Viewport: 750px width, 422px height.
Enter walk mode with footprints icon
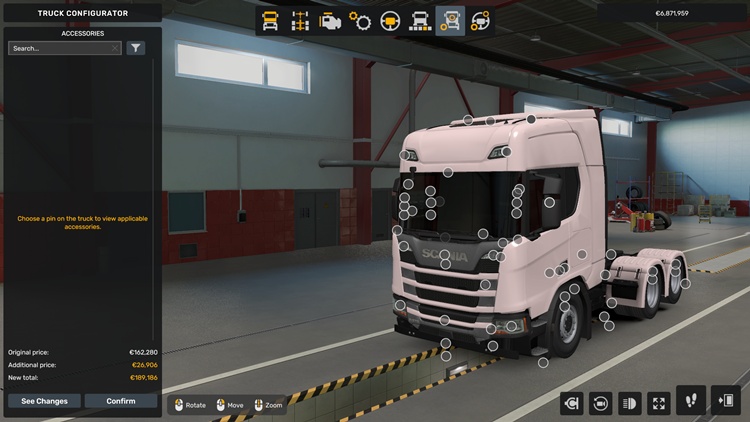point(691,400)
